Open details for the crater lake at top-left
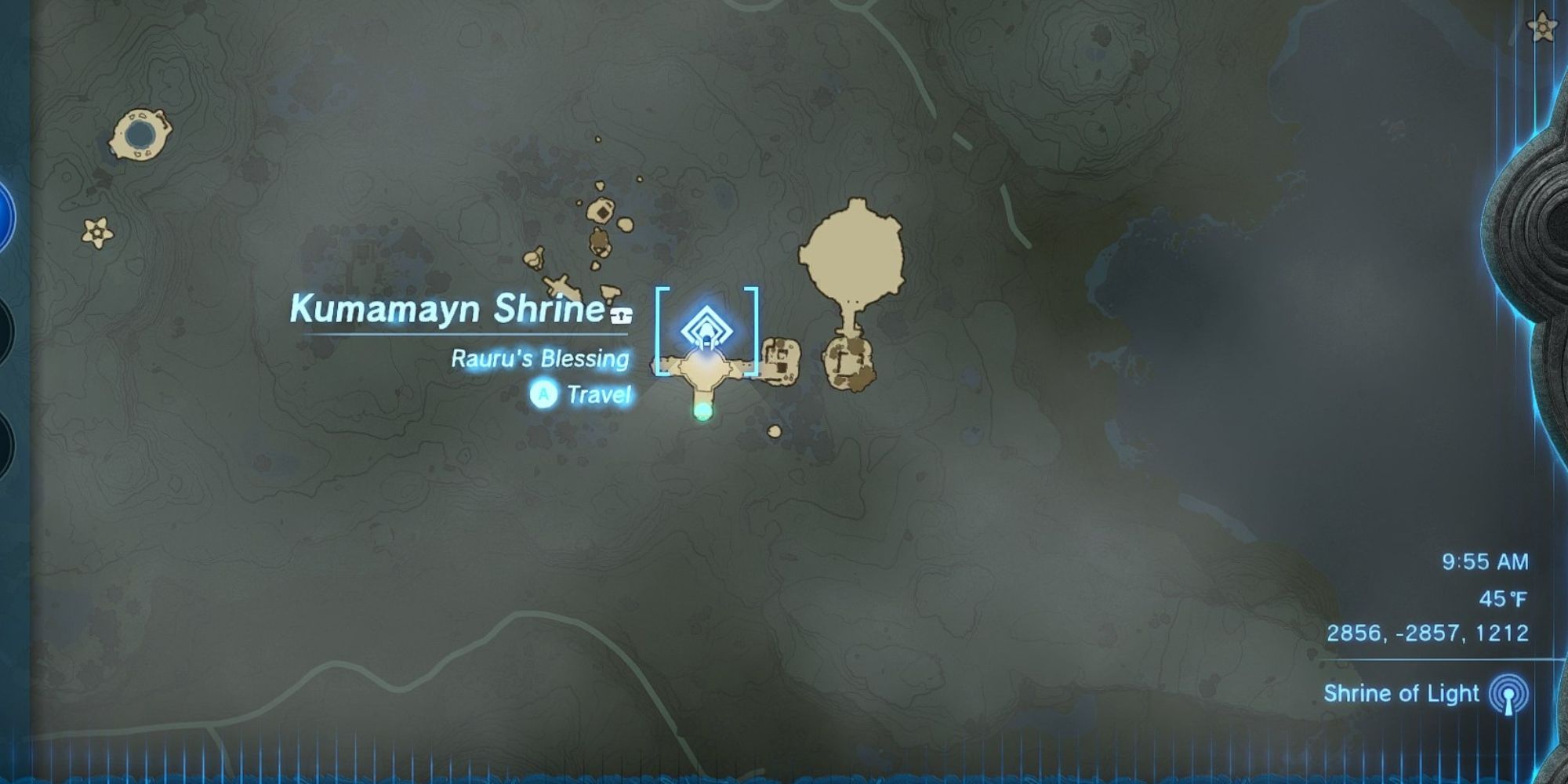Screen dimensions: 1568x784 click(x=141, y=133)
